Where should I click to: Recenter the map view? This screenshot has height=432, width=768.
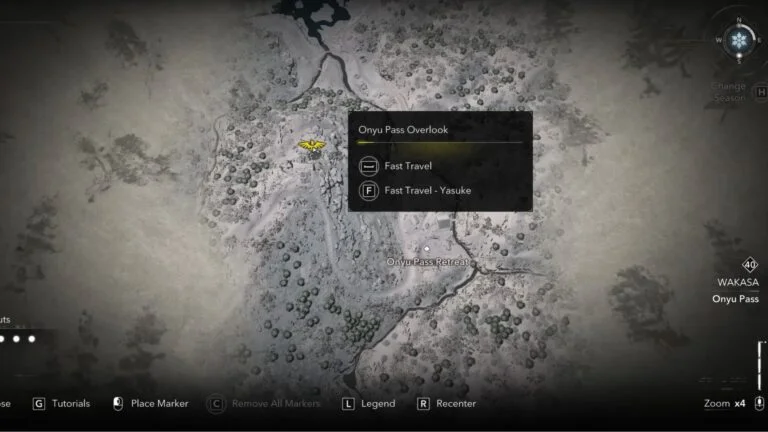[446, 404]
